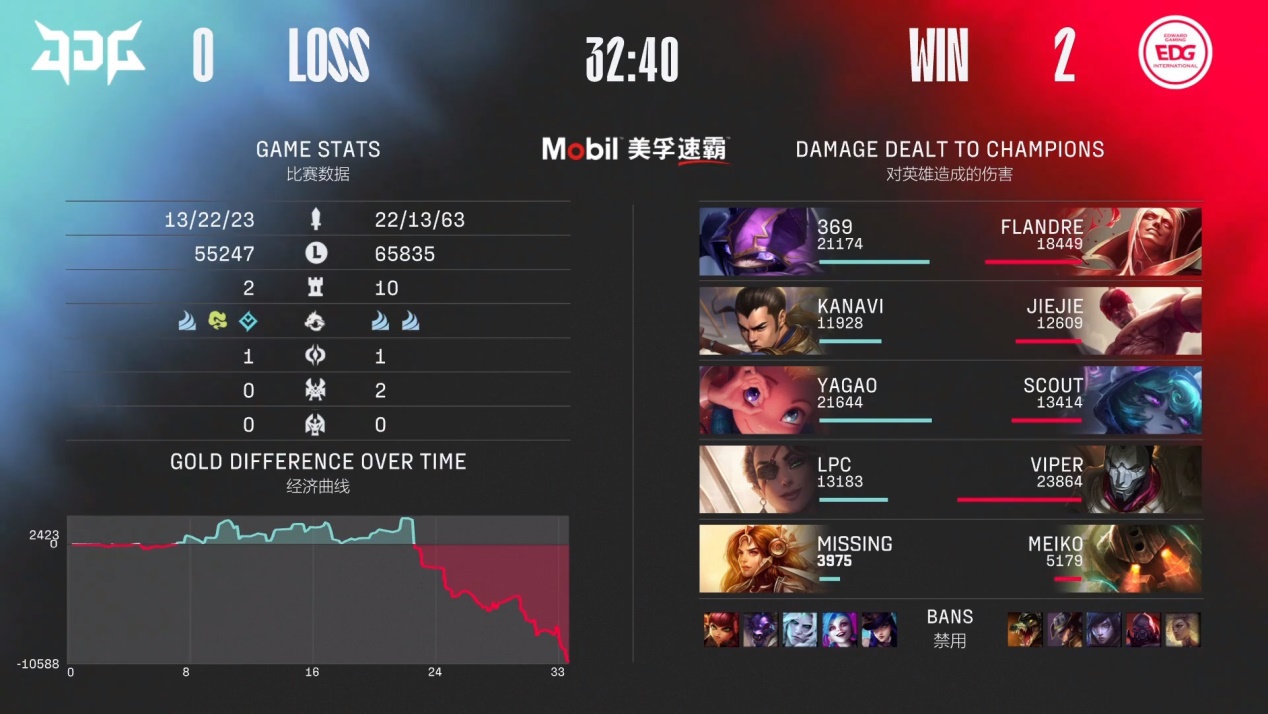Image resolution: width=1268 pixels, height=714 pixels.
Task: Click the banned Caitlyn icon
Action: click(878, 629)
